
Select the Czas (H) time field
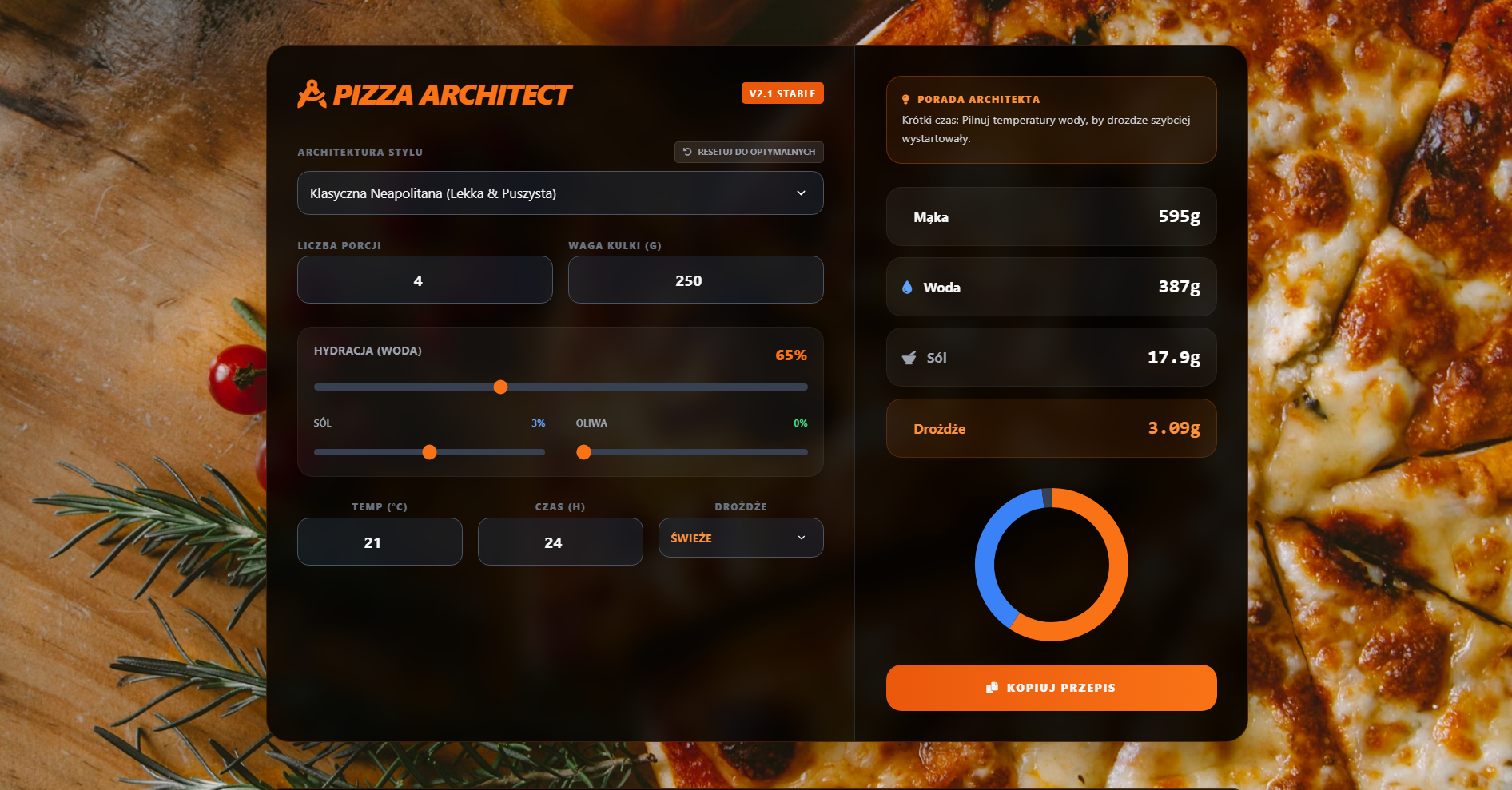[x=560, y=542]
